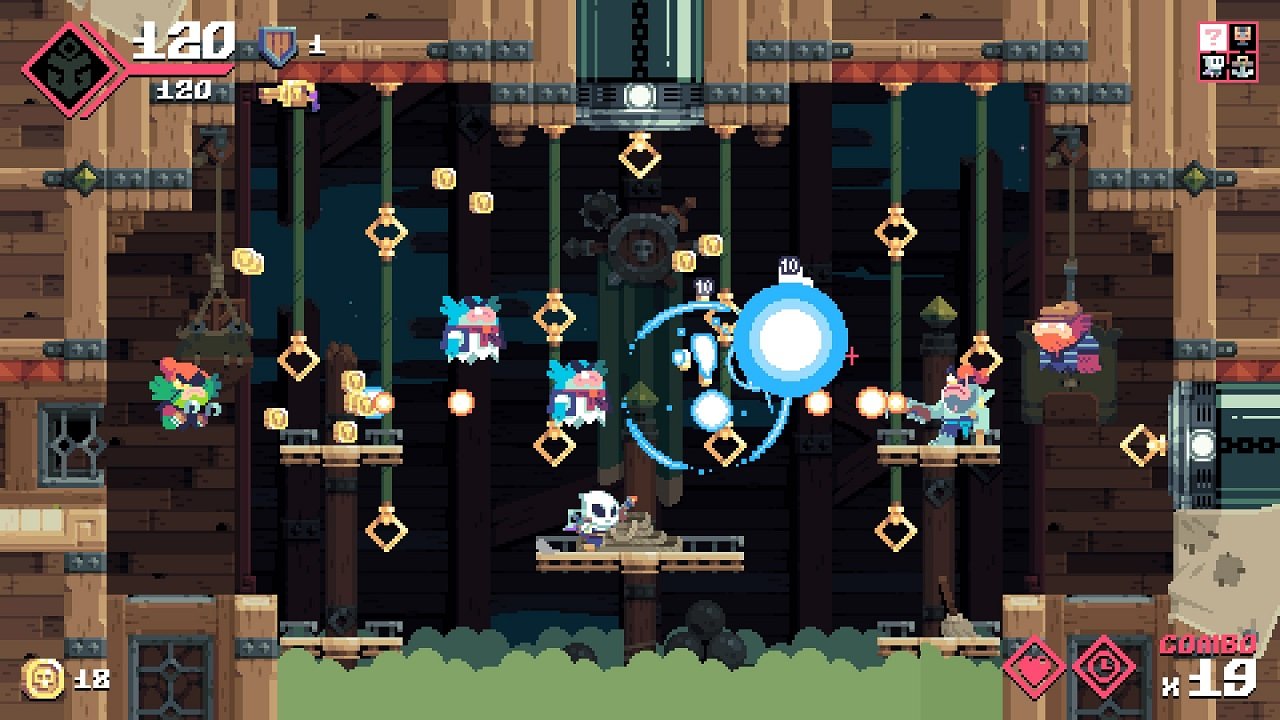Click the ceiling chain anchor mechanism
The image size is (1280, 720).
[639, 99]
